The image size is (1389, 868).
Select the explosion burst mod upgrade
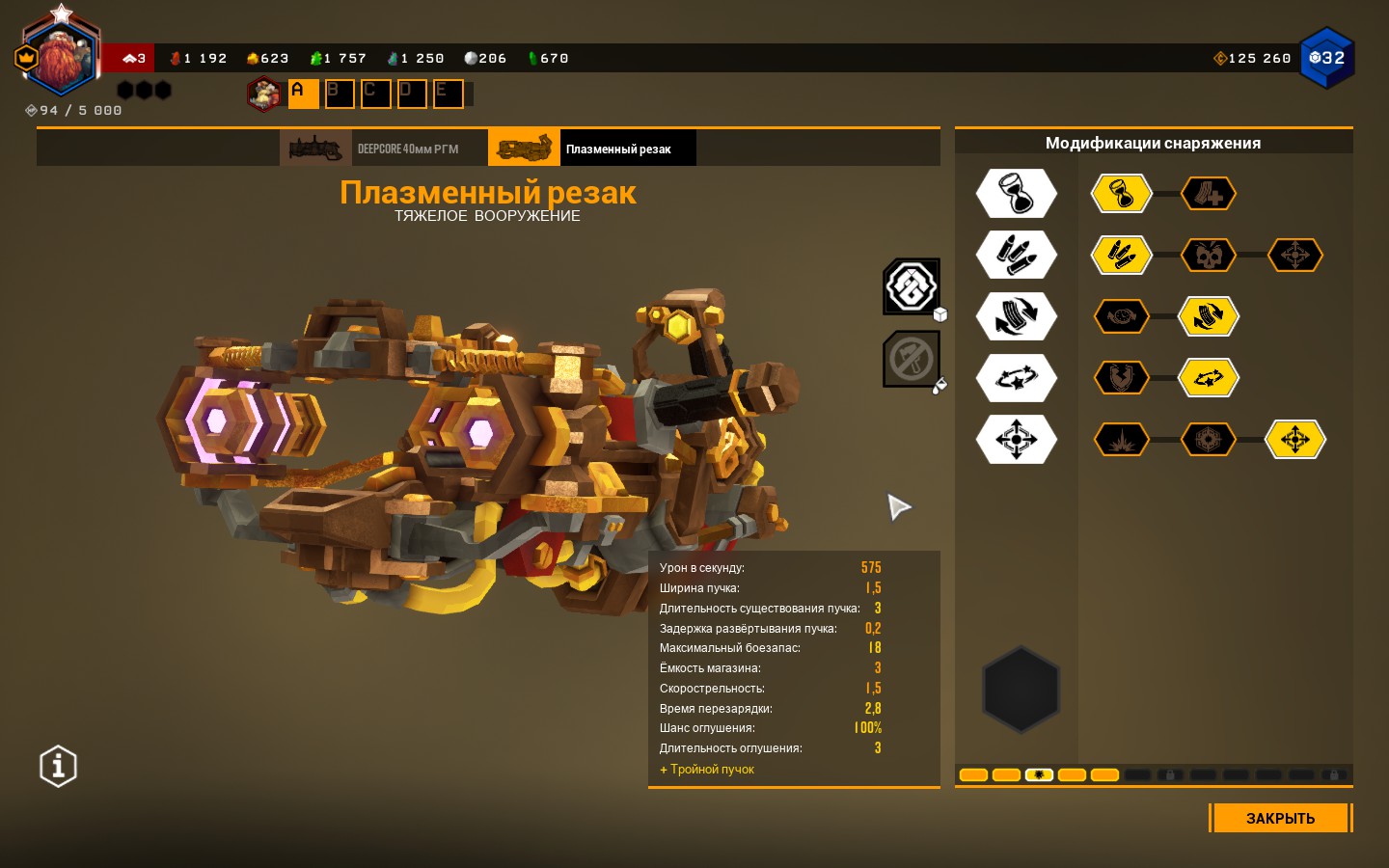(x=1121, y=440)
